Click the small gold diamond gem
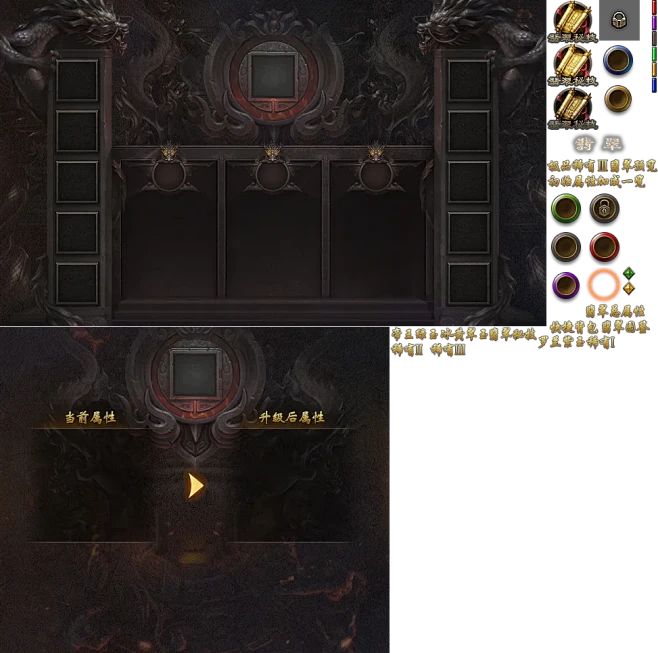The width and height of the screenshot is (658, 653). [628, 289]
